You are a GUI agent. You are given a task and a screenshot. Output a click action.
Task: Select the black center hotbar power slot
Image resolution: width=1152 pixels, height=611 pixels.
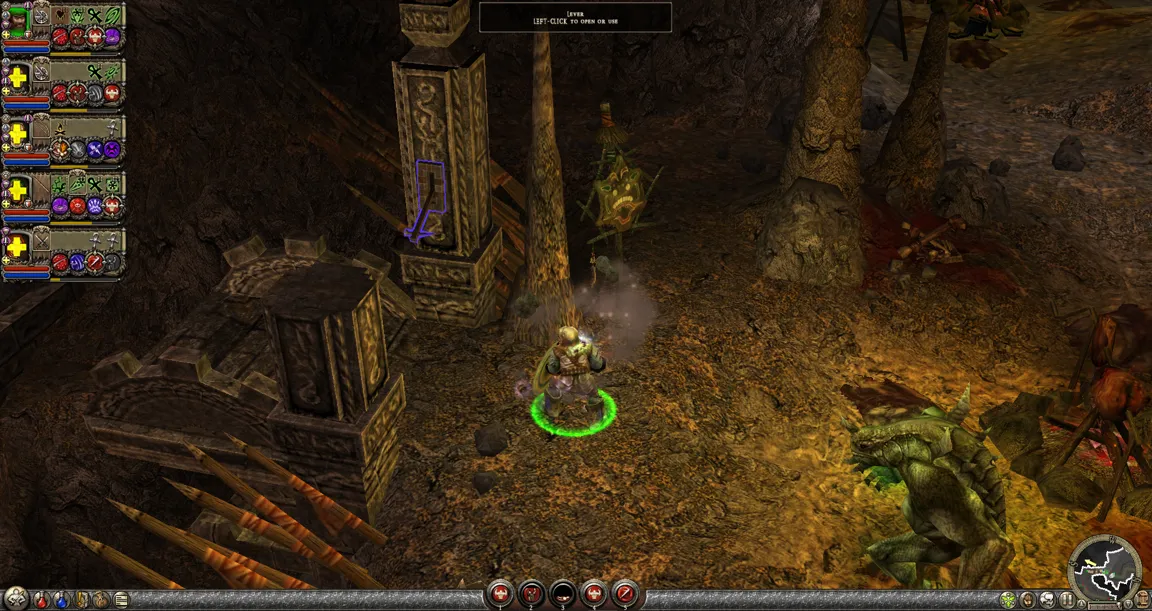pos(563,594)
